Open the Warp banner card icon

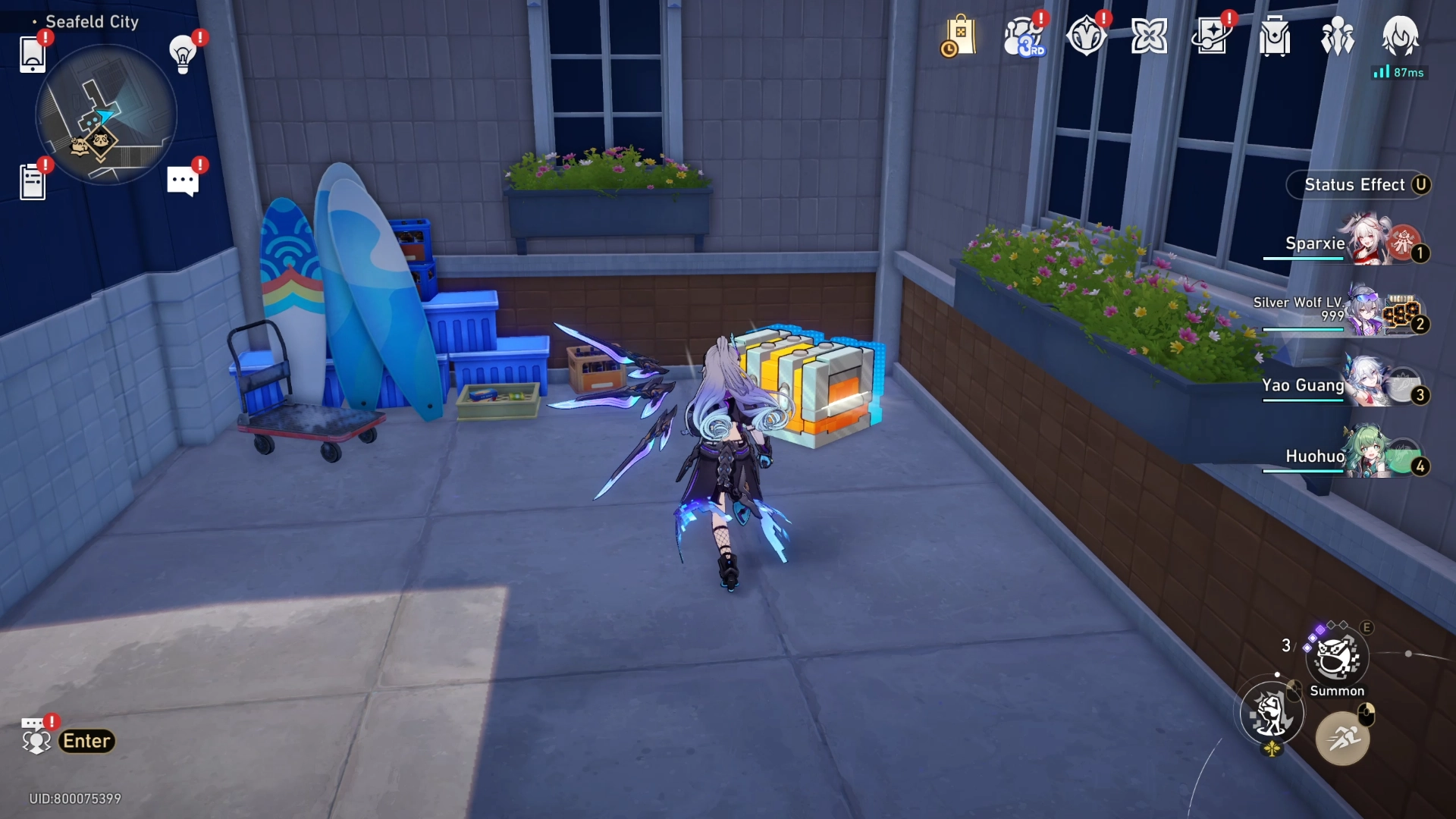click(x=1213, y=34)
